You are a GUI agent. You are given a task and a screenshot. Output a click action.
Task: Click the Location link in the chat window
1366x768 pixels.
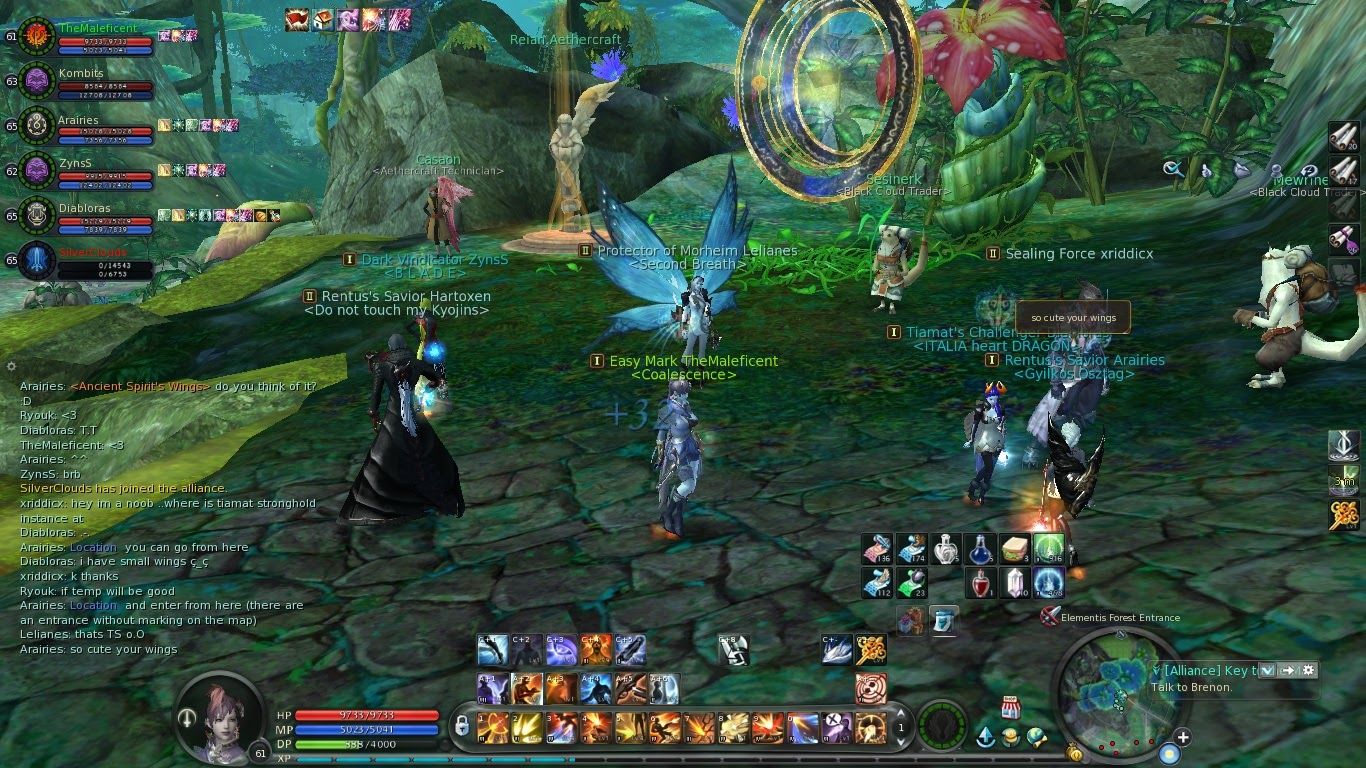(94, 547)
